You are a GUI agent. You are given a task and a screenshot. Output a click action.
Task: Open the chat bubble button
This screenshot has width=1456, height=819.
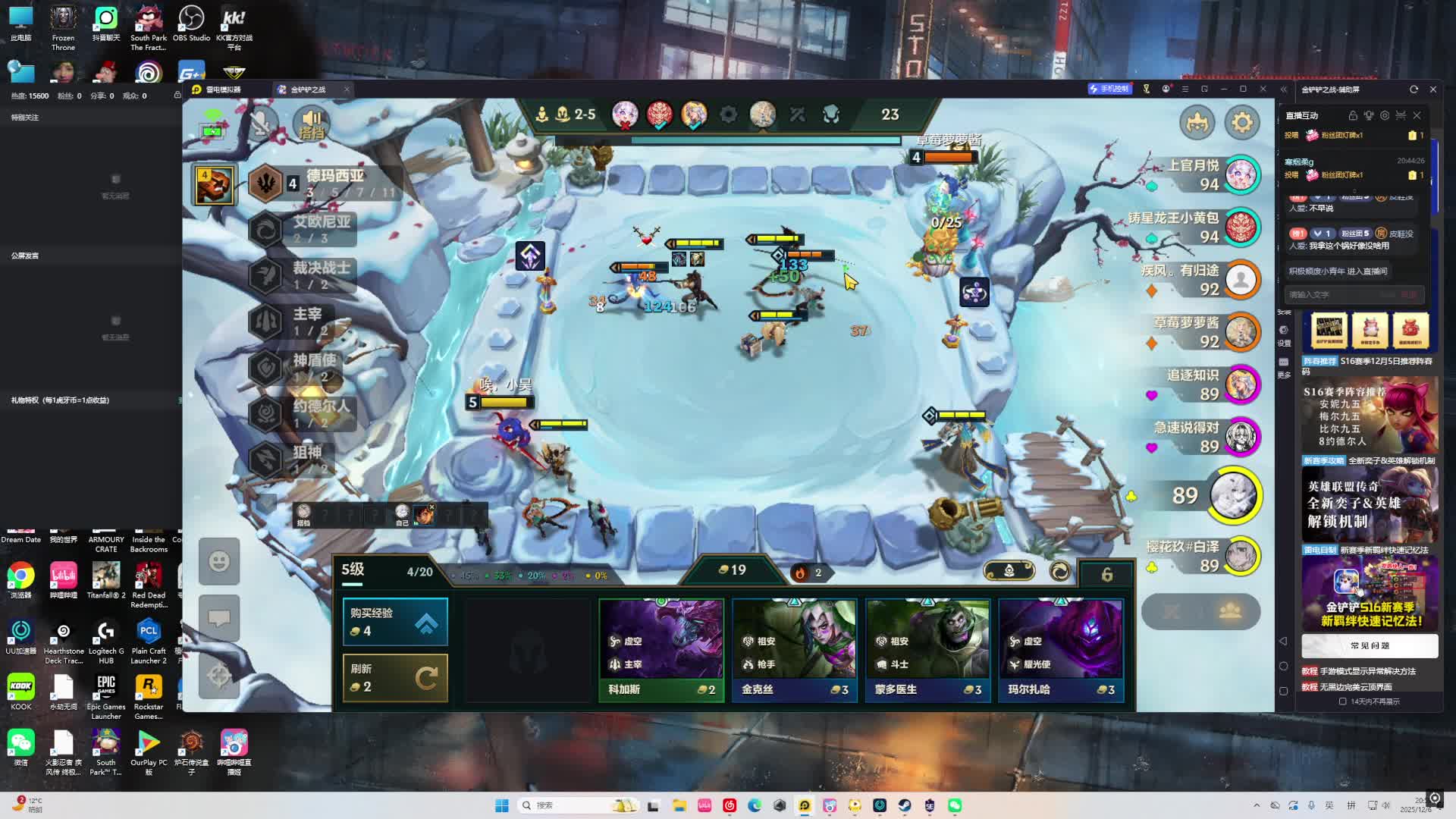coord(219,618)
